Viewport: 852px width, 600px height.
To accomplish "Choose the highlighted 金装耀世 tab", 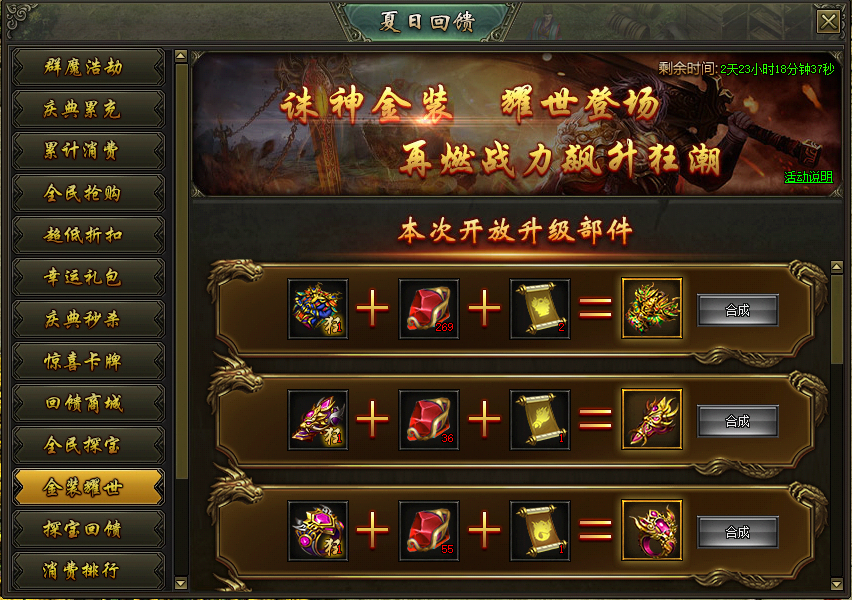I will (88, 487).
